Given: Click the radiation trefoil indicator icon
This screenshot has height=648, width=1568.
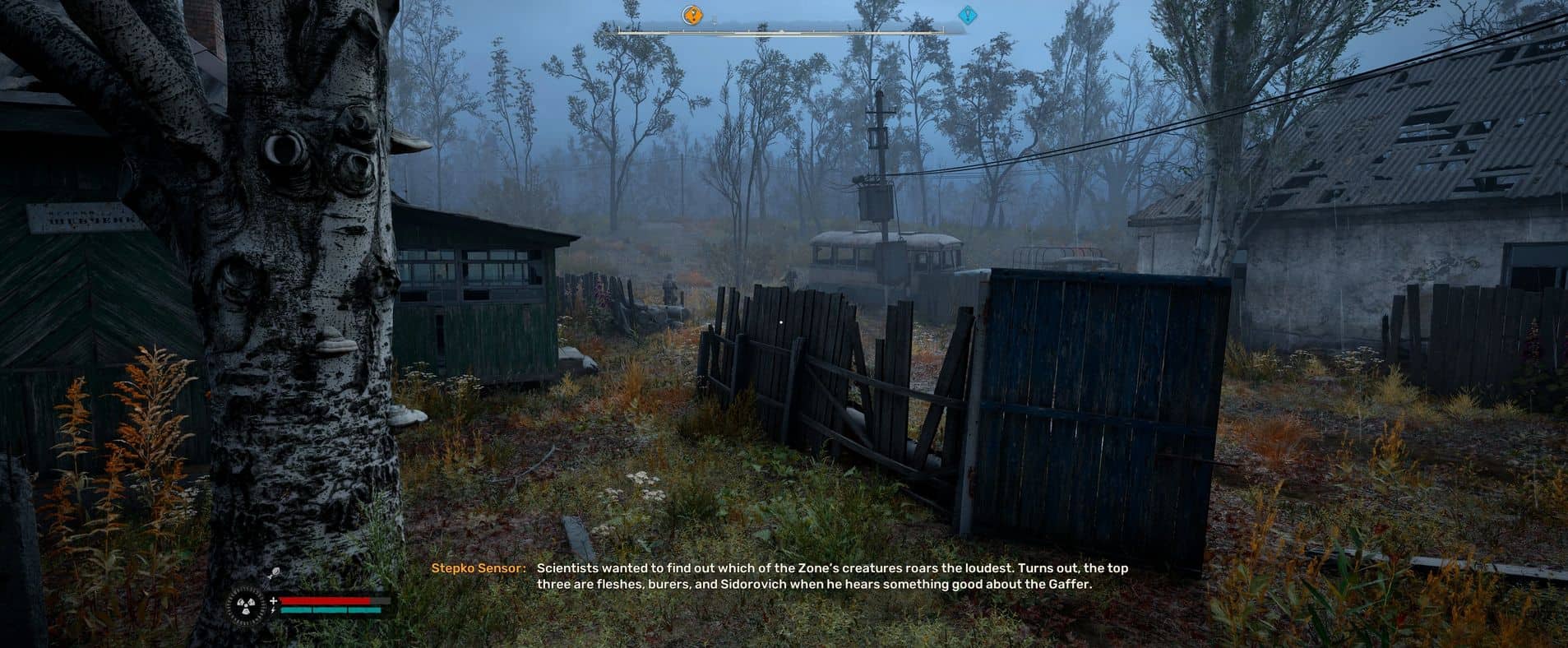Looking at the screenshot, I should [x=246, y=606].
